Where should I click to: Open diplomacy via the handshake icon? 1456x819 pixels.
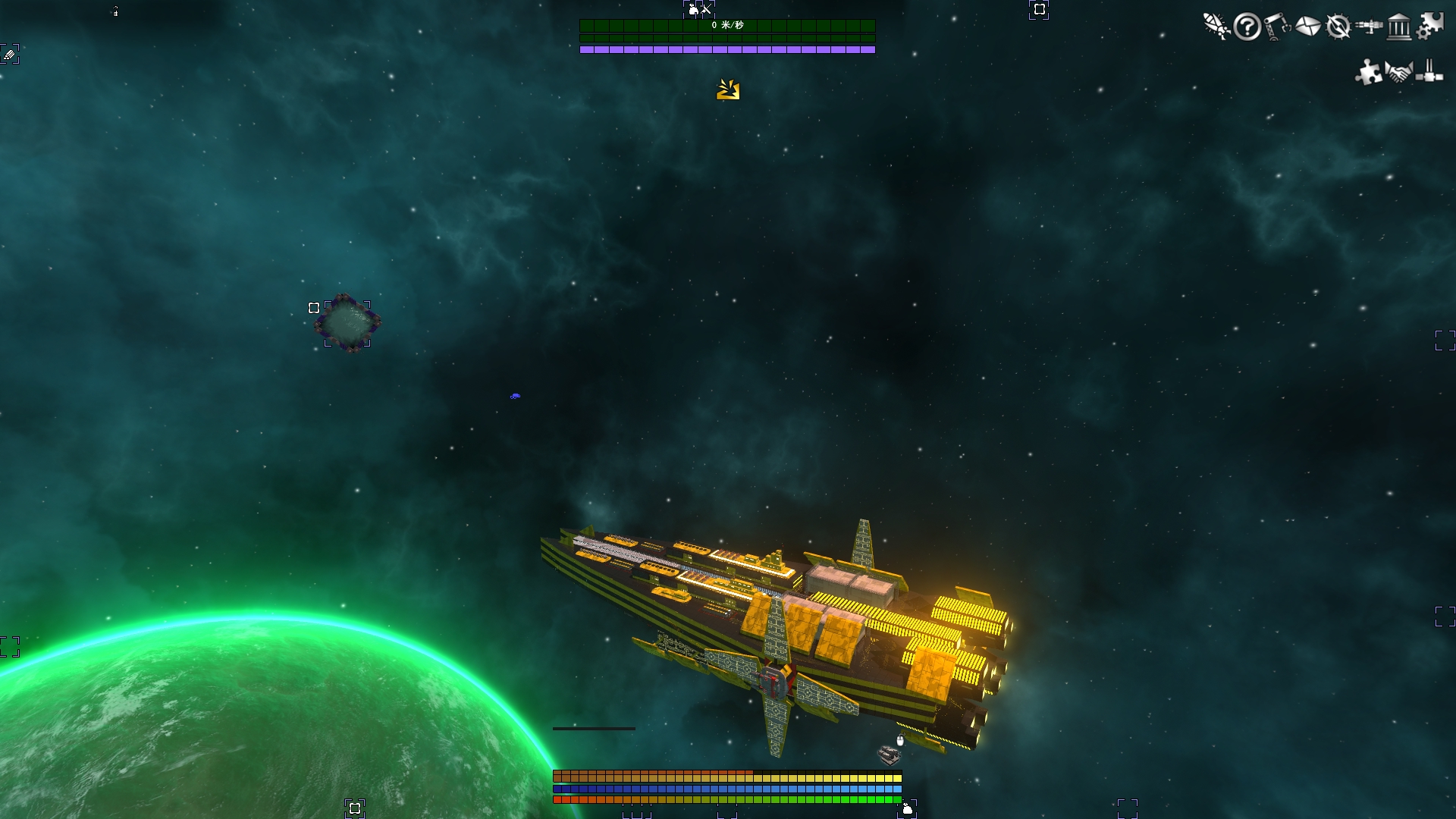[1399, 74]
